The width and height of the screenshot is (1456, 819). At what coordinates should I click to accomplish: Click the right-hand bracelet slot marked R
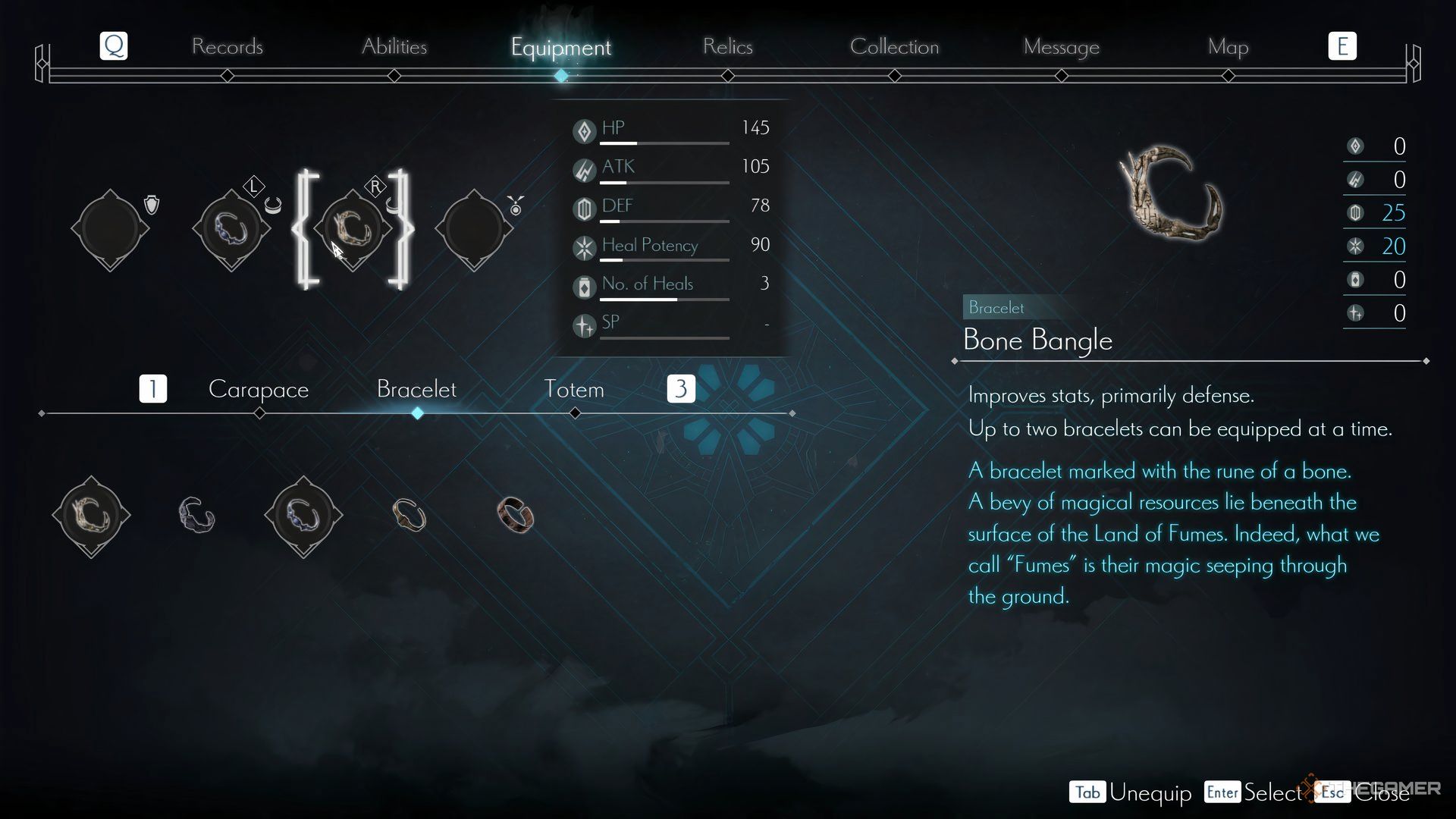click(x=353, y=228)
